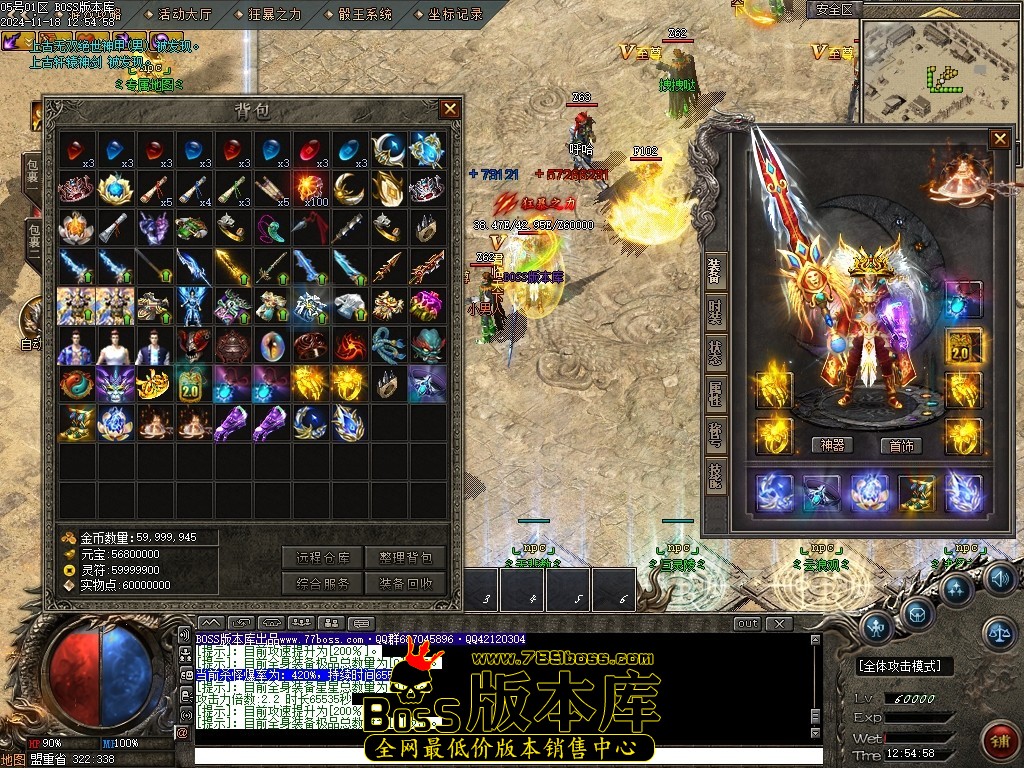Open the 坐标记录 coordinate record menu
The width and height of the screenshot is (1024, 768).
click(x=454, y=14)
